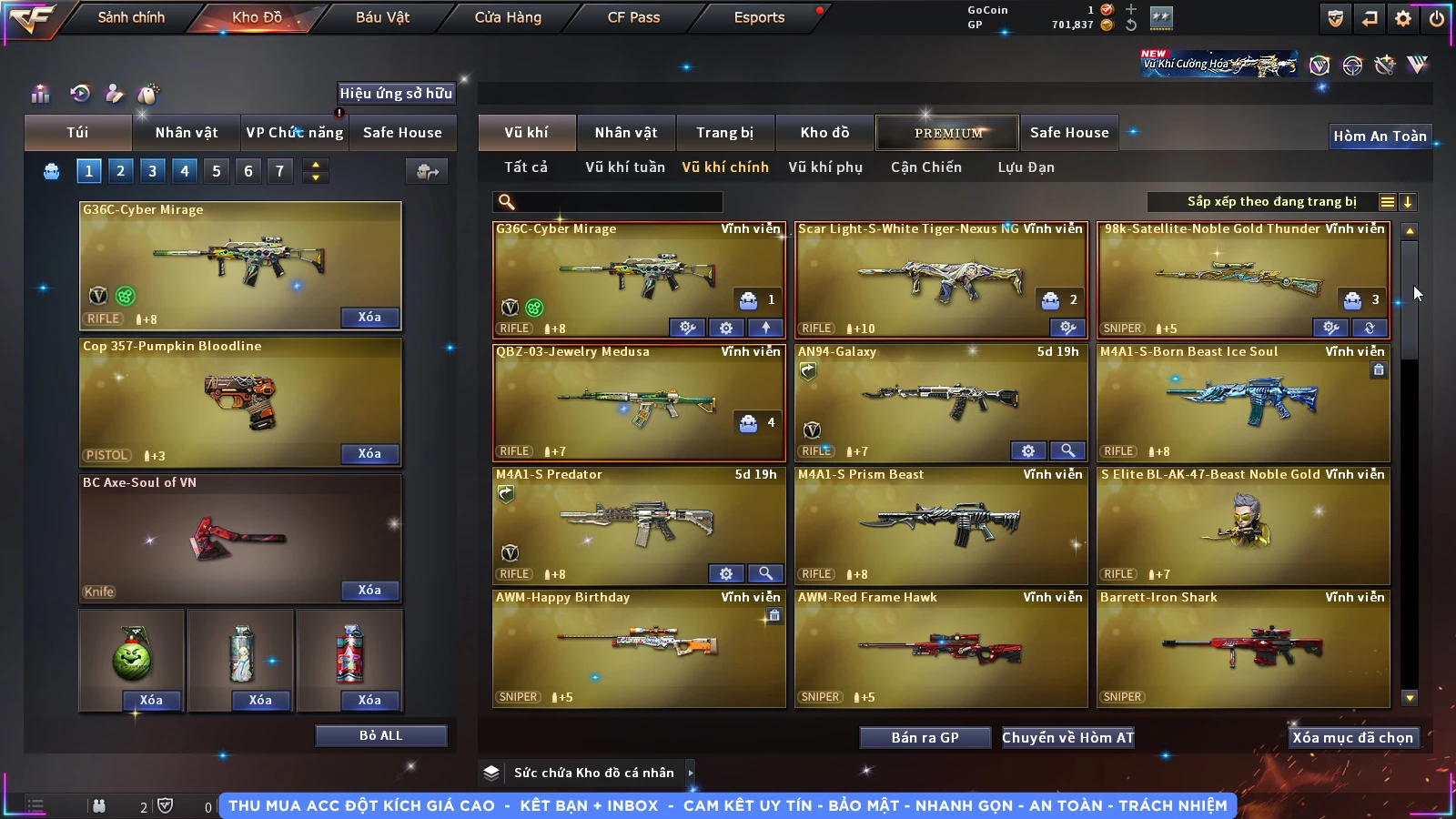Screen dimensions: 1456x819
Task: Choose the Barrett-Iron Shark sniper
Action: (x=1243, y=648)
